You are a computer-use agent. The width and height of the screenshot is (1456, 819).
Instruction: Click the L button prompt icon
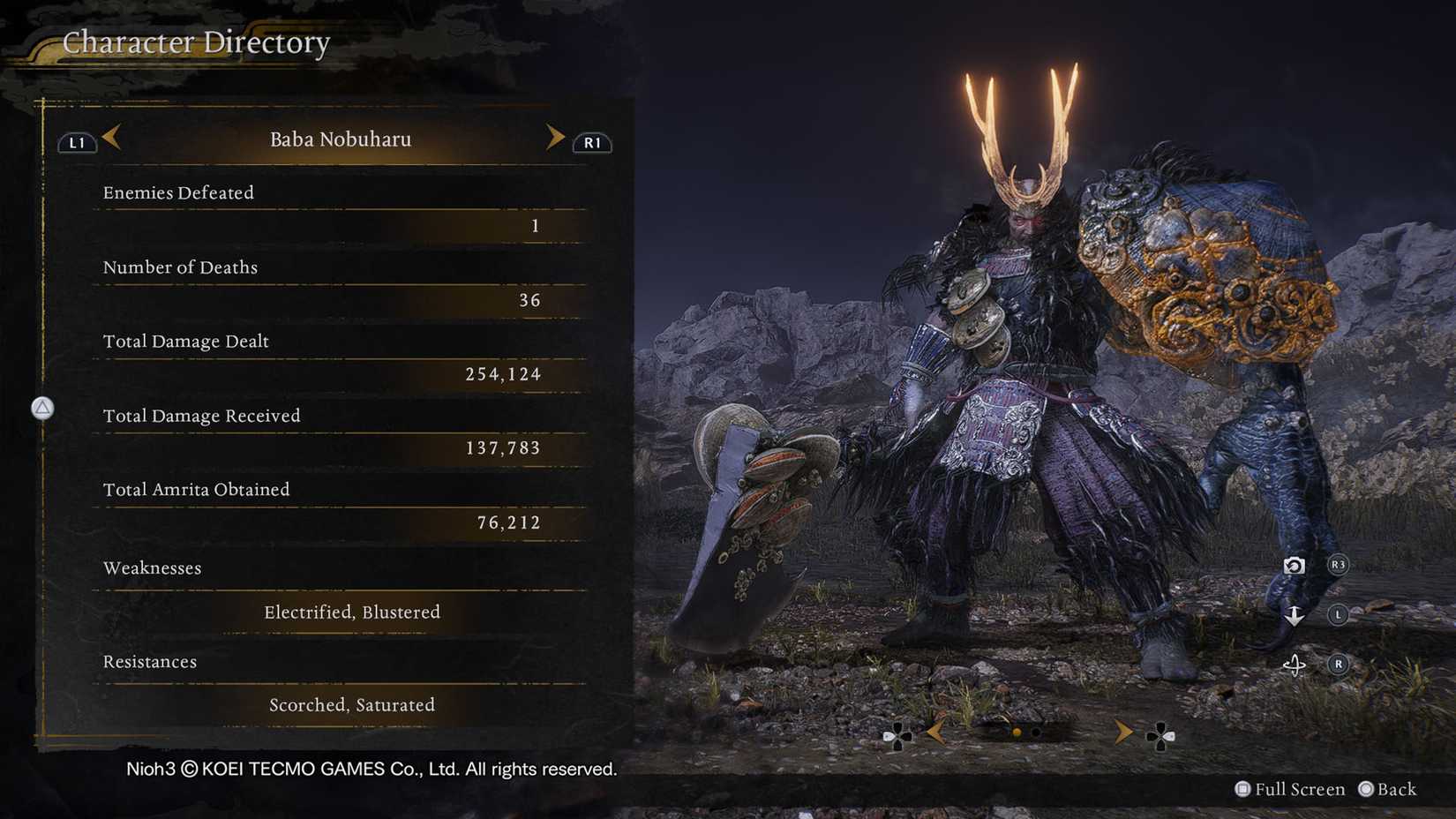tap(1338, 613)
